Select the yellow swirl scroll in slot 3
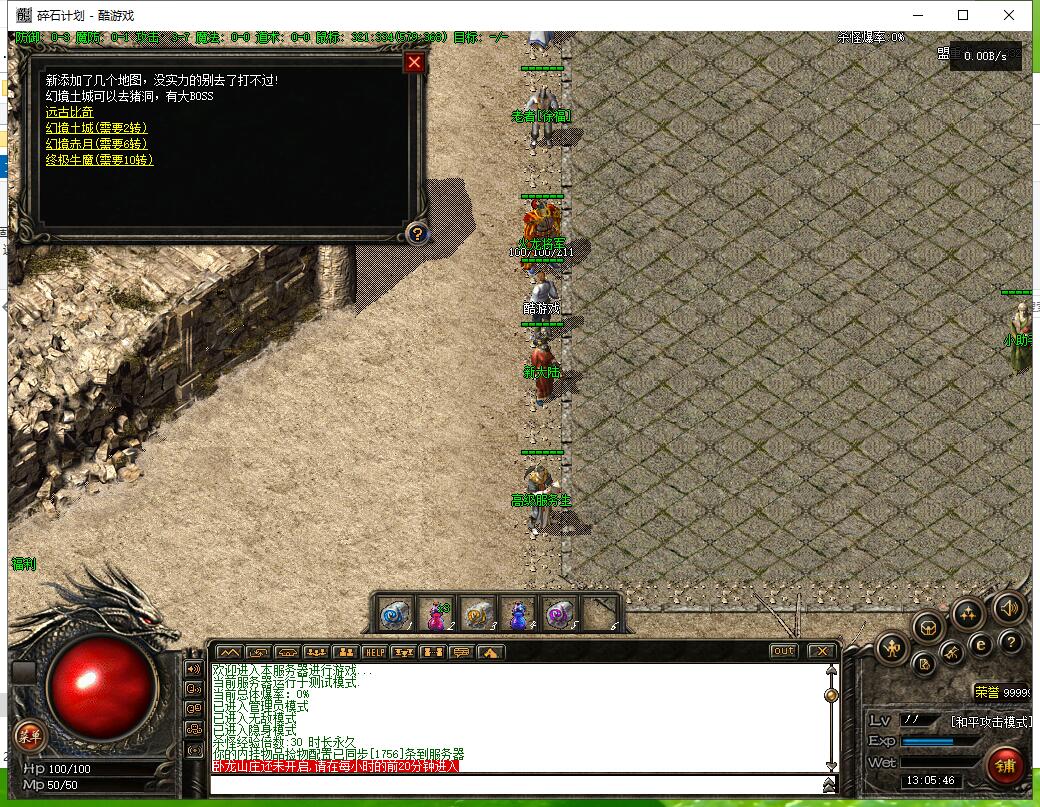The height and width of the screenshot is (807, 1040). [x=477, y=614]
